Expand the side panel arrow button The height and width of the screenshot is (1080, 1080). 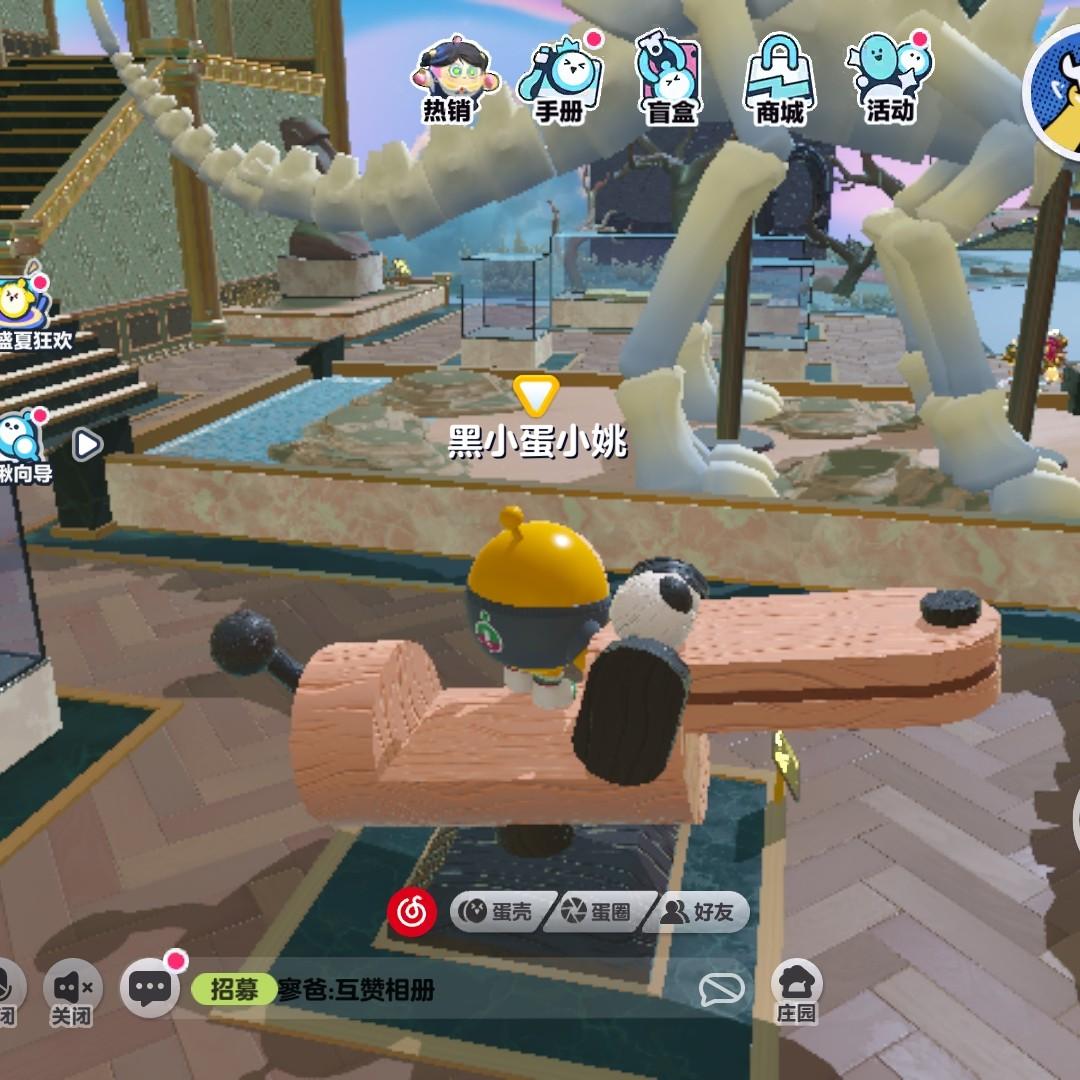(88, 444)
